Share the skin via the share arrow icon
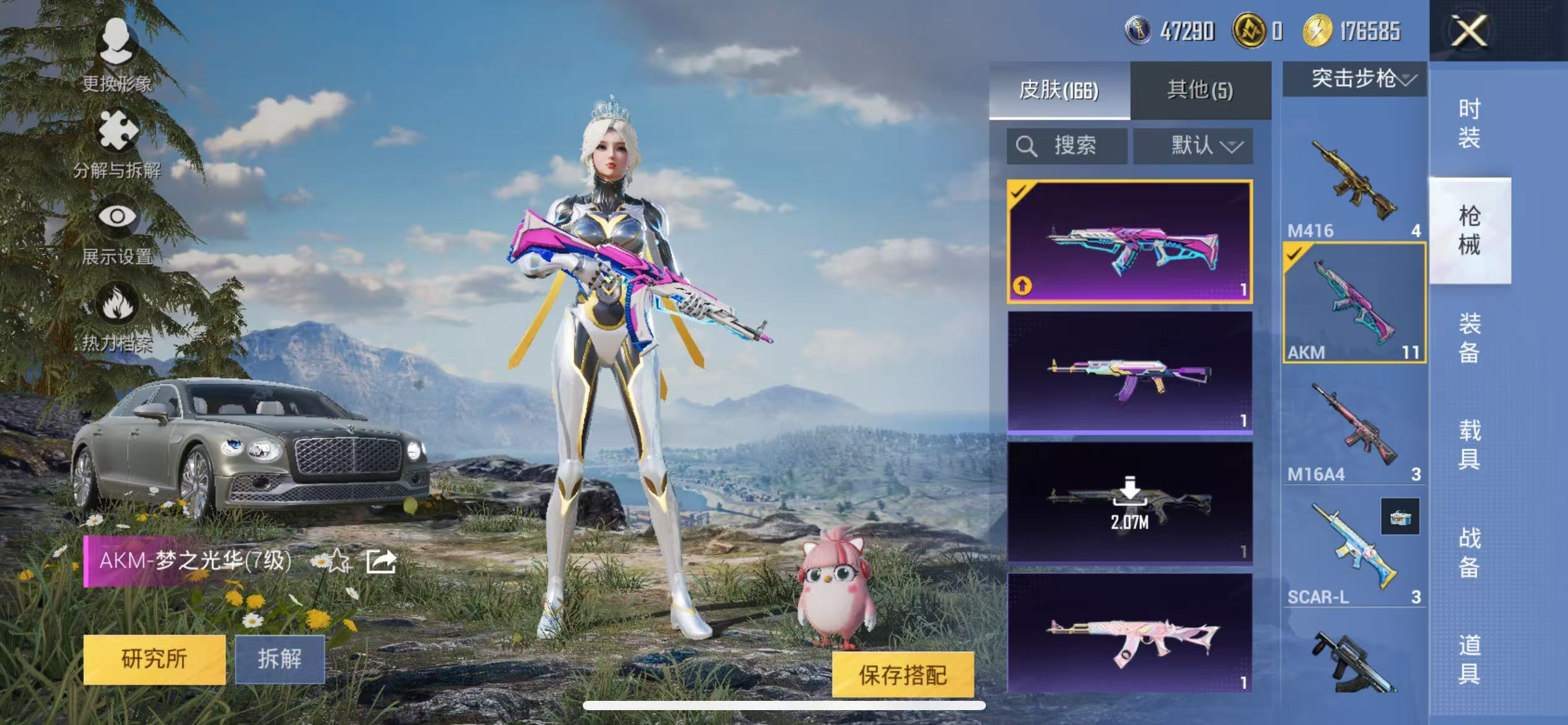The width and height of the screenshot is (1568, 725). [381, 561]
